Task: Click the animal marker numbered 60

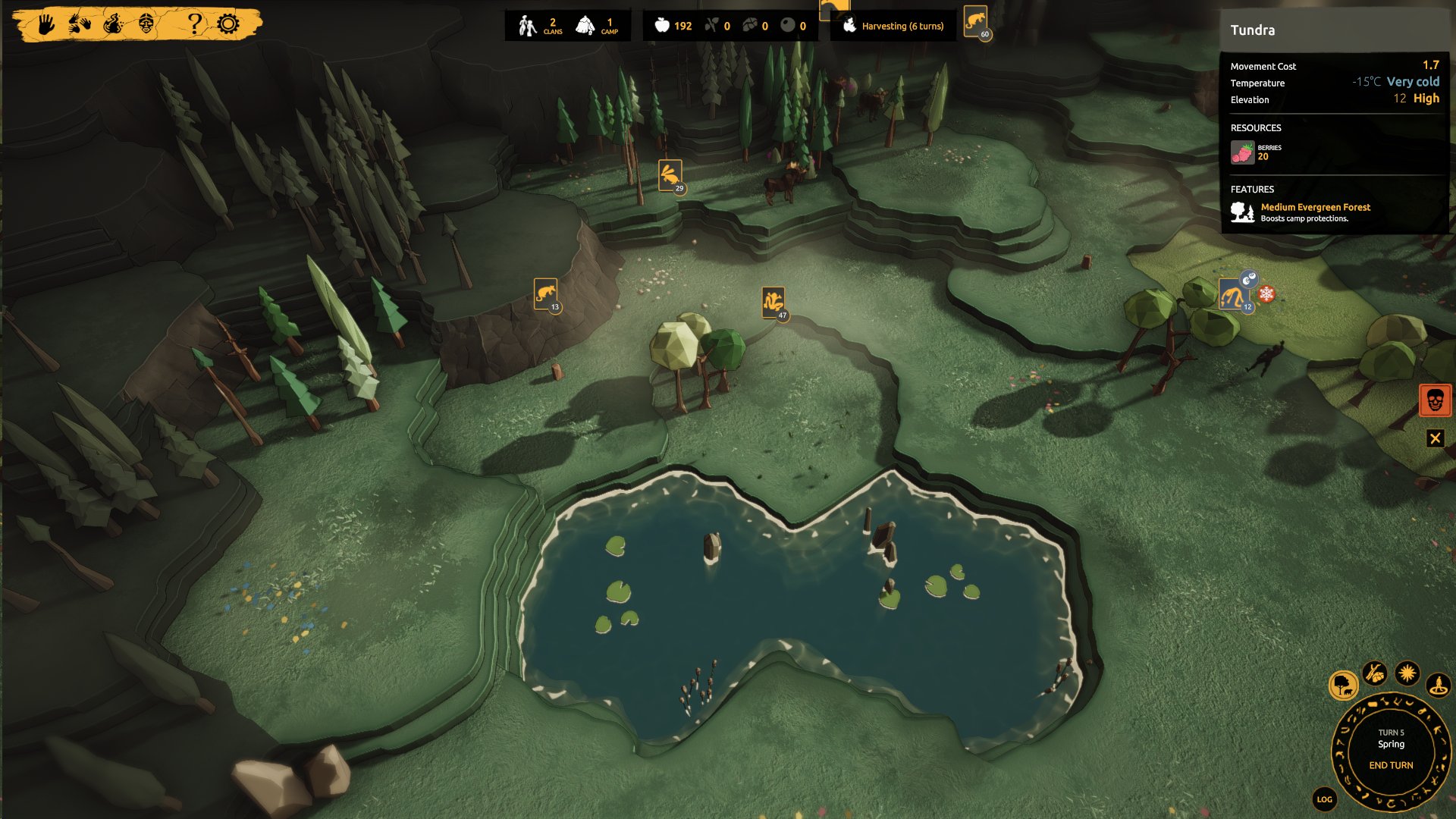Action: tap(975, 20)
